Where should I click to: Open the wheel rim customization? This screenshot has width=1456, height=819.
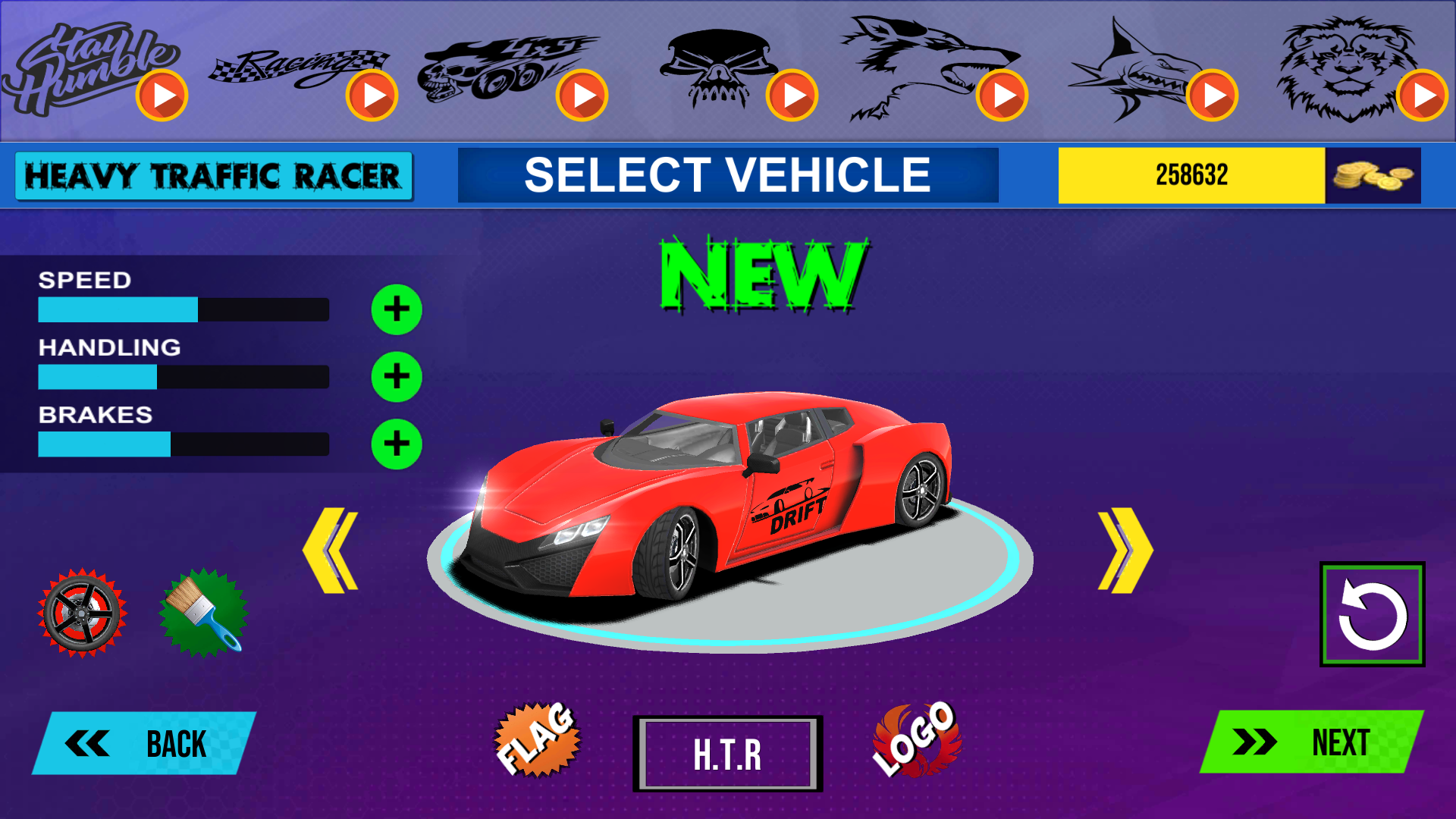pos(82,613)
